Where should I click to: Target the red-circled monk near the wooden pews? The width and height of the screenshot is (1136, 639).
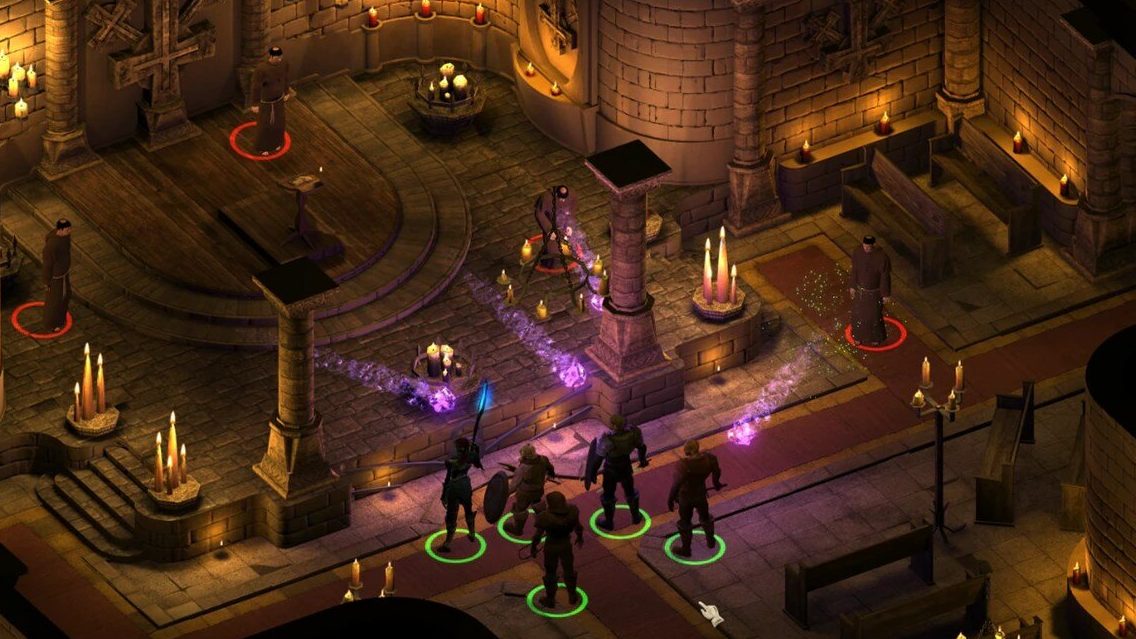872,290
